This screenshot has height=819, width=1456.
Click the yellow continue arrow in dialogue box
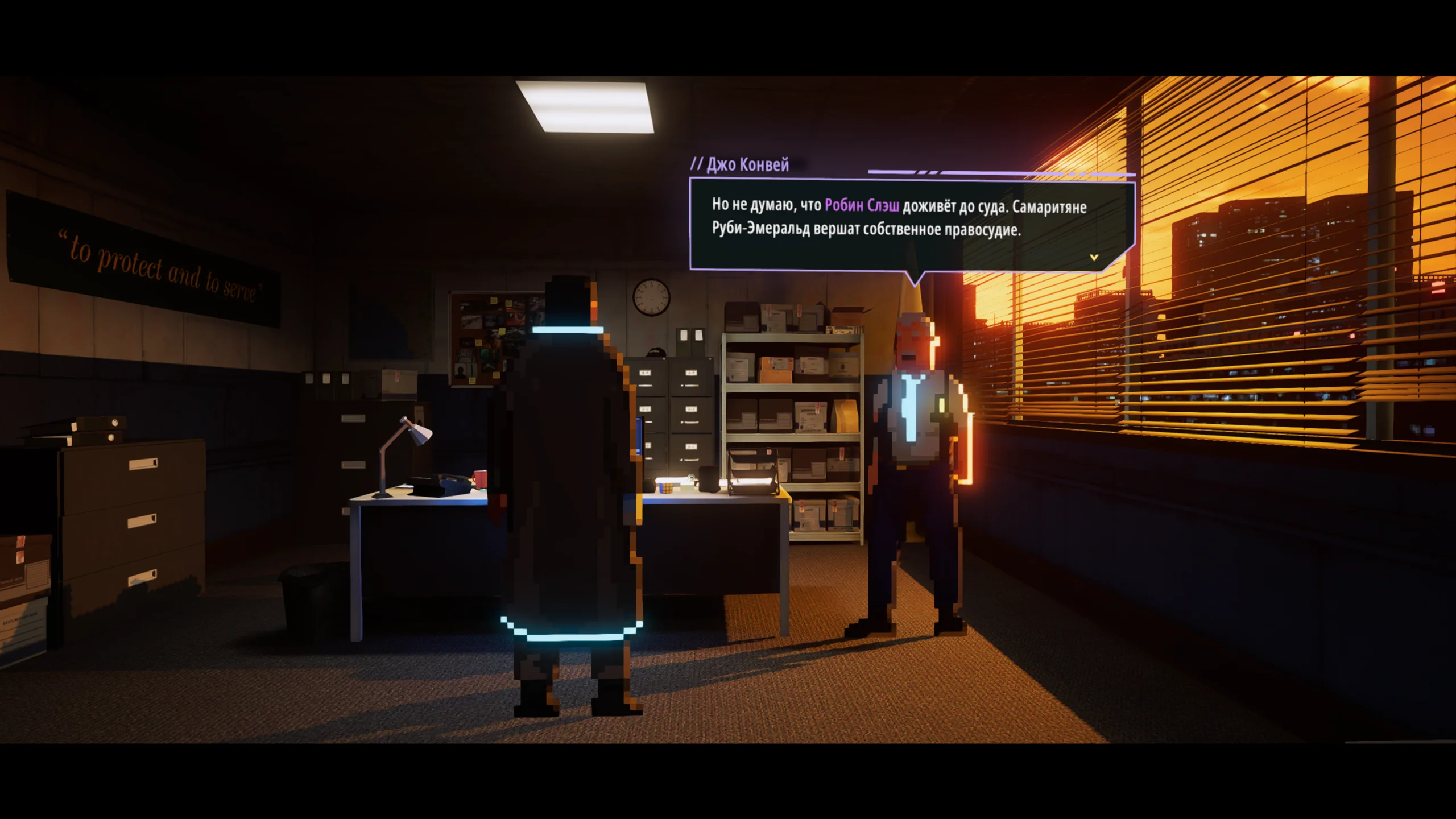click(x=1094, y=258)
